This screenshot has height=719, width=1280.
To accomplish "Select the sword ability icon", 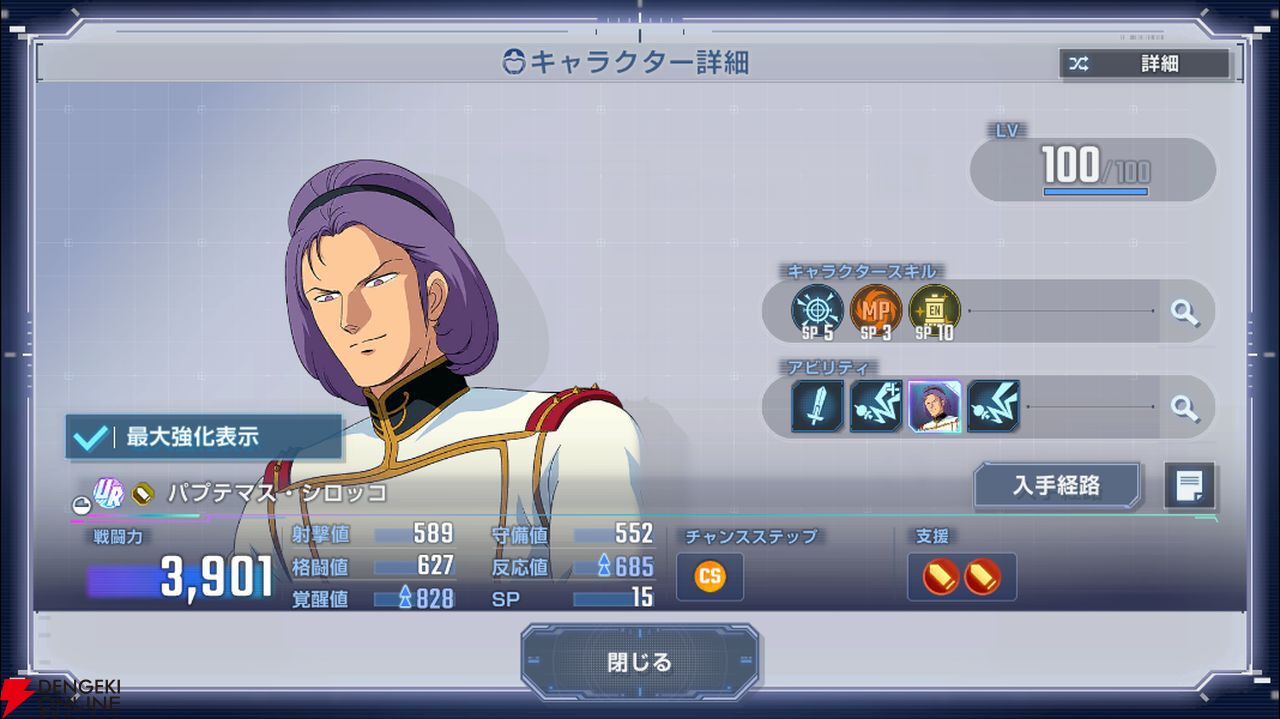I will 818,406.
